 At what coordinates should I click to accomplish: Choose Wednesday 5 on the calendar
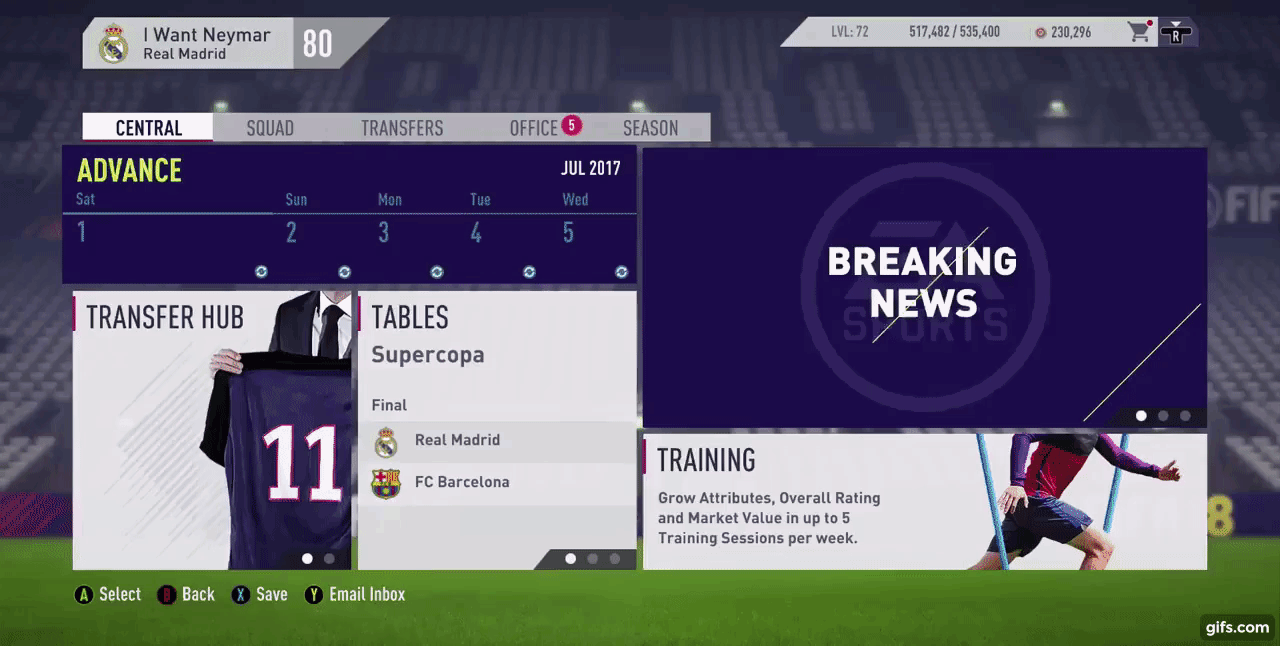568,234
